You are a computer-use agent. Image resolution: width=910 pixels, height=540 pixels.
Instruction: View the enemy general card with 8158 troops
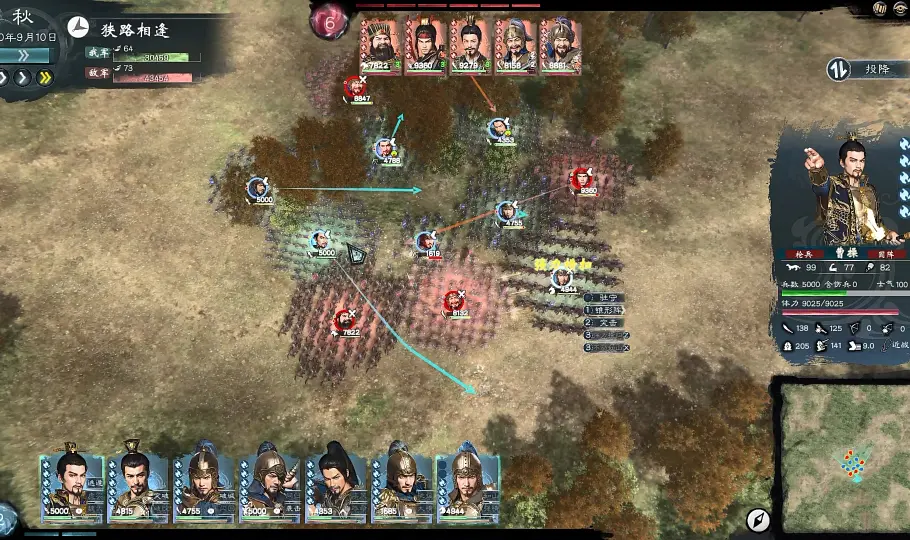pos(514,45)
